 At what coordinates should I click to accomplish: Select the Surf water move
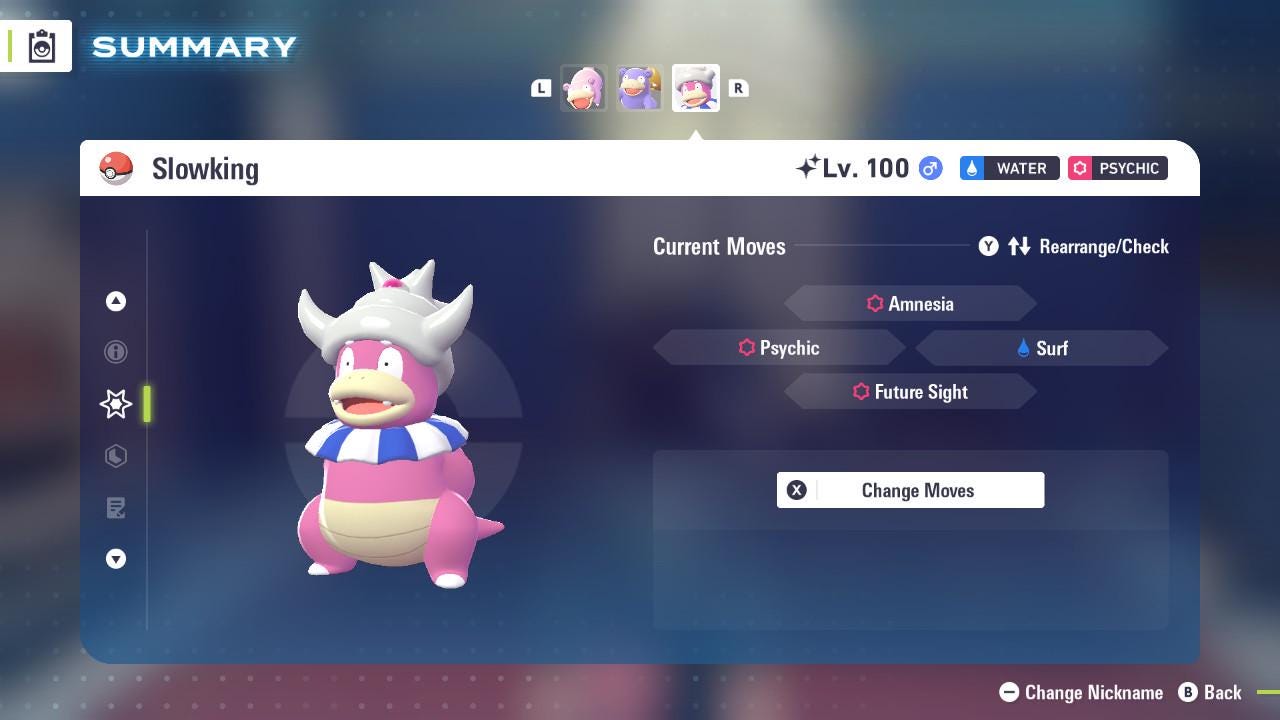(1041, 348)
